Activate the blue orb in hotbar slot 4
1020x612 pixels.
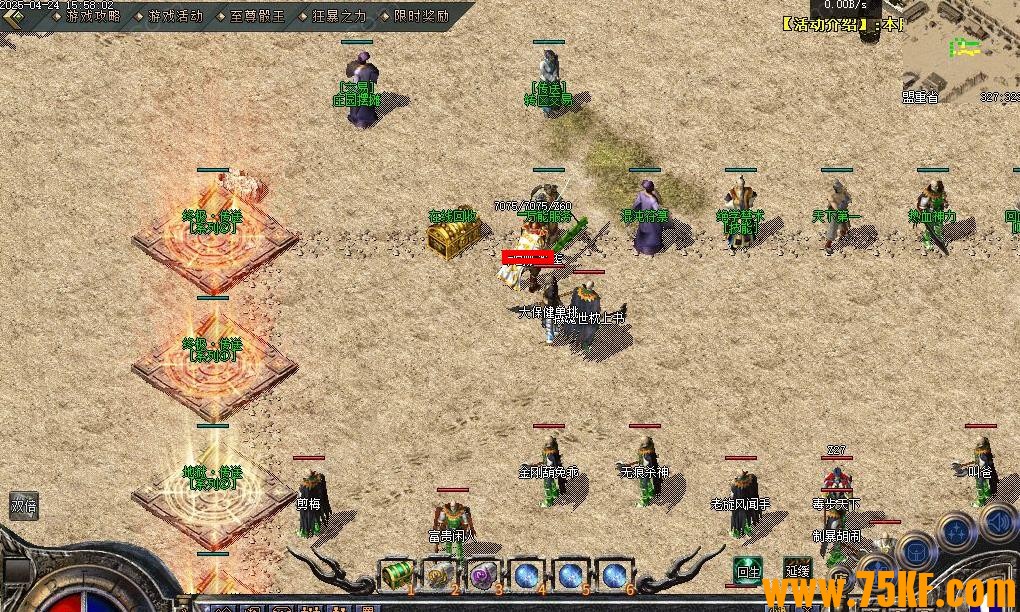click(527, 575)
